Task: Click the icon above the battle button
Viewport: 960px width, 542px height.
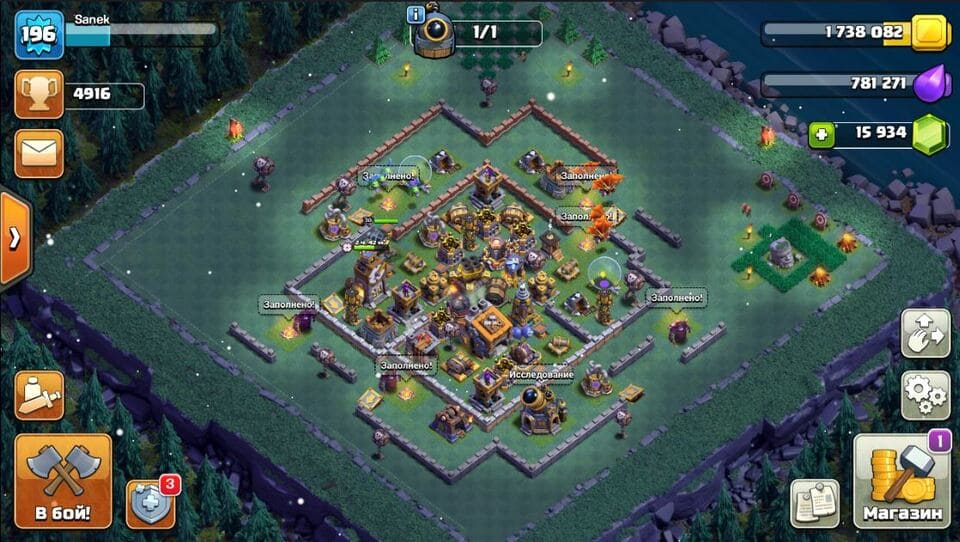Action: [39, 395]
